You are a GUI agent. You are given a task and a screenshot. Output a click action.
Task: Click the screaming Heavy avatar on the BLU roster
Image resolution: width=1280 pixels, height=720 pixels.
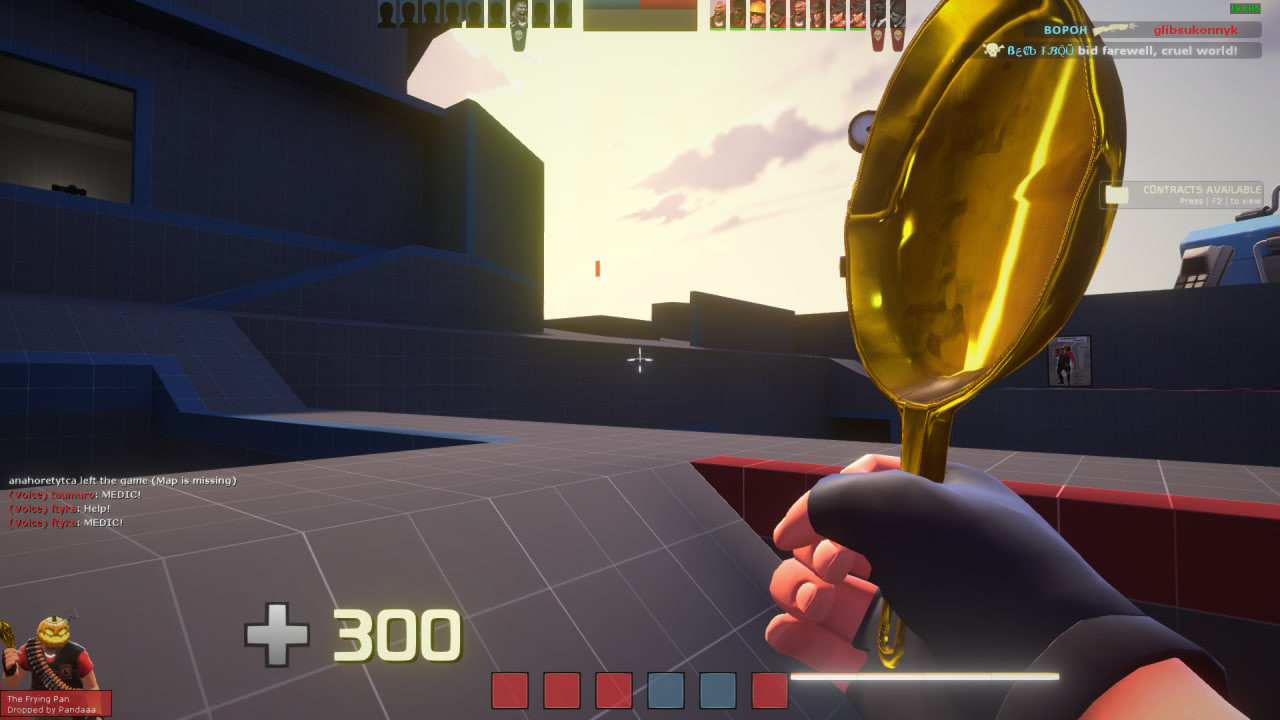(x=517, y=12)
